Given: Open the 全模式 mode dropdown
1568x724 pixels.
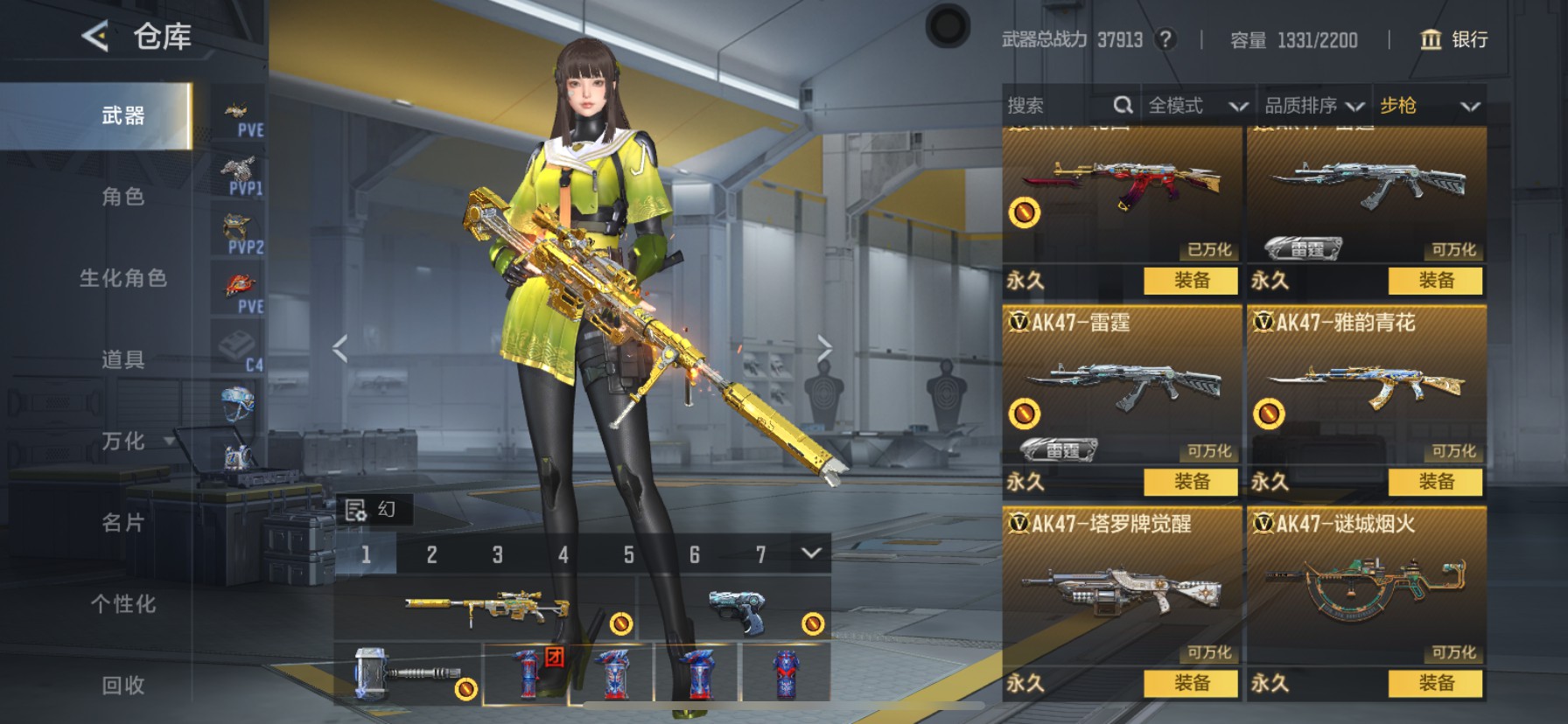Looking at the screenshot, I should pos(1196,106).
